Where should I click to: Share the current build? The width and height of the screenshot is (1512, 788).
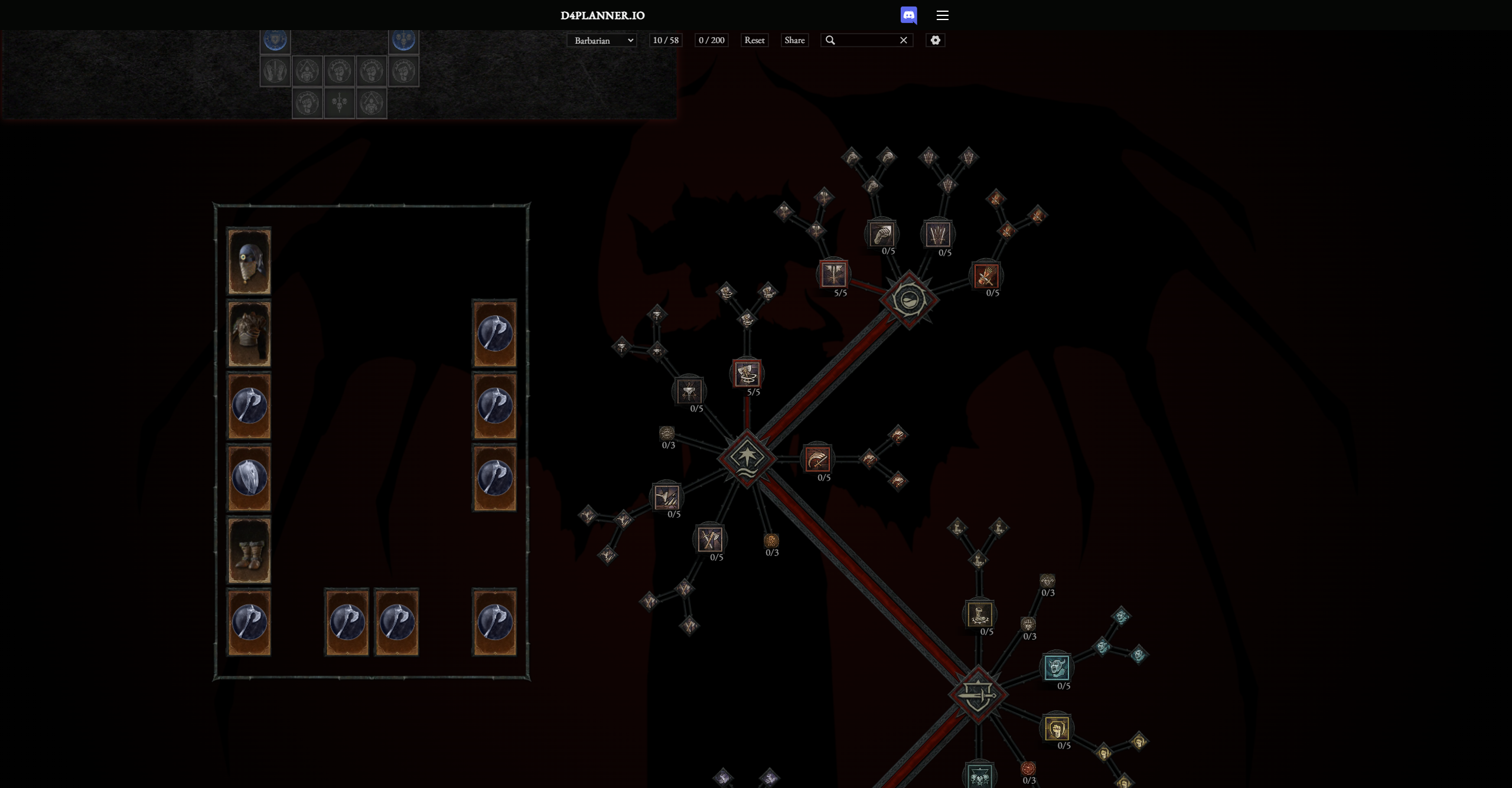[x=795, y=40]
